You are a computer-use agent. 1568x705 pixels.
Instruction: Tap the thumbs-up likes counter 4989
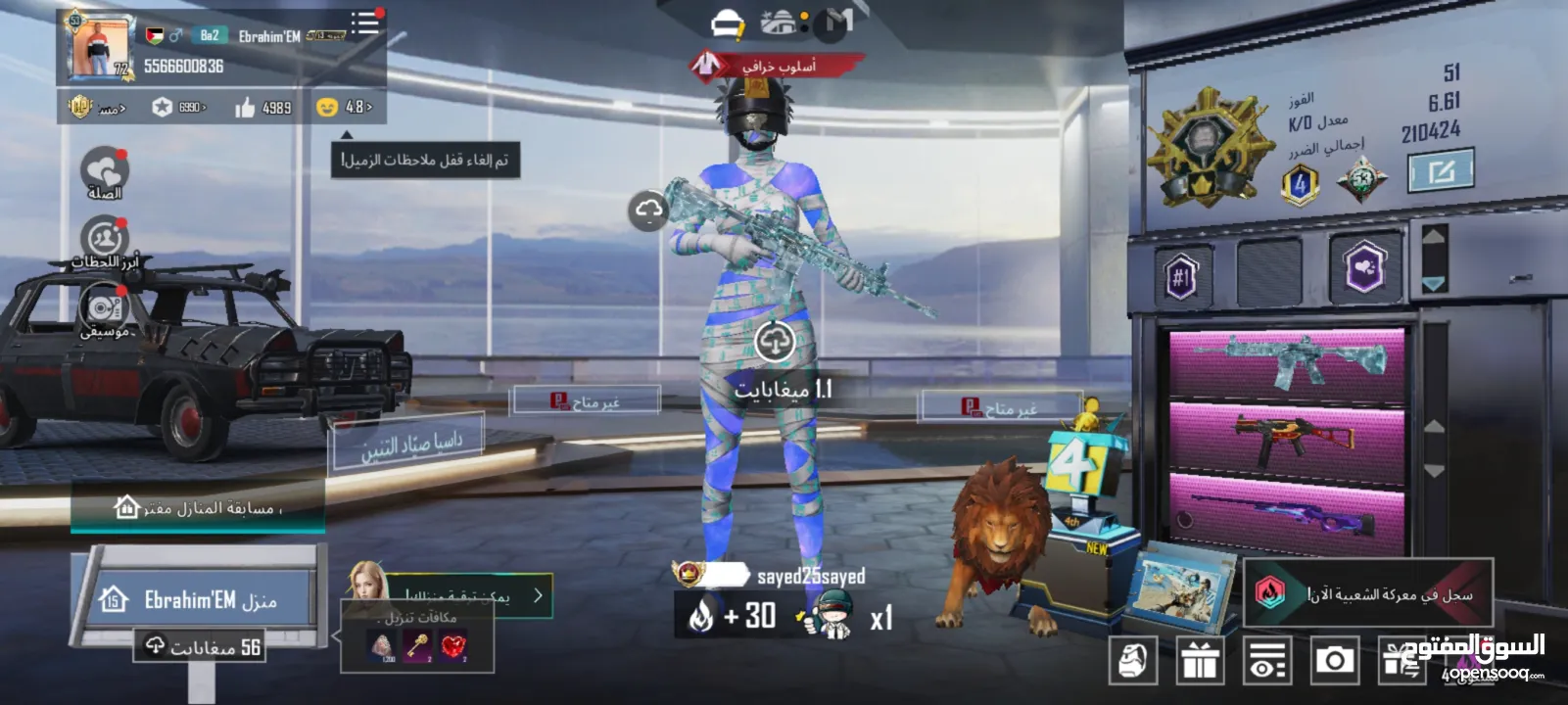[262, 107]
